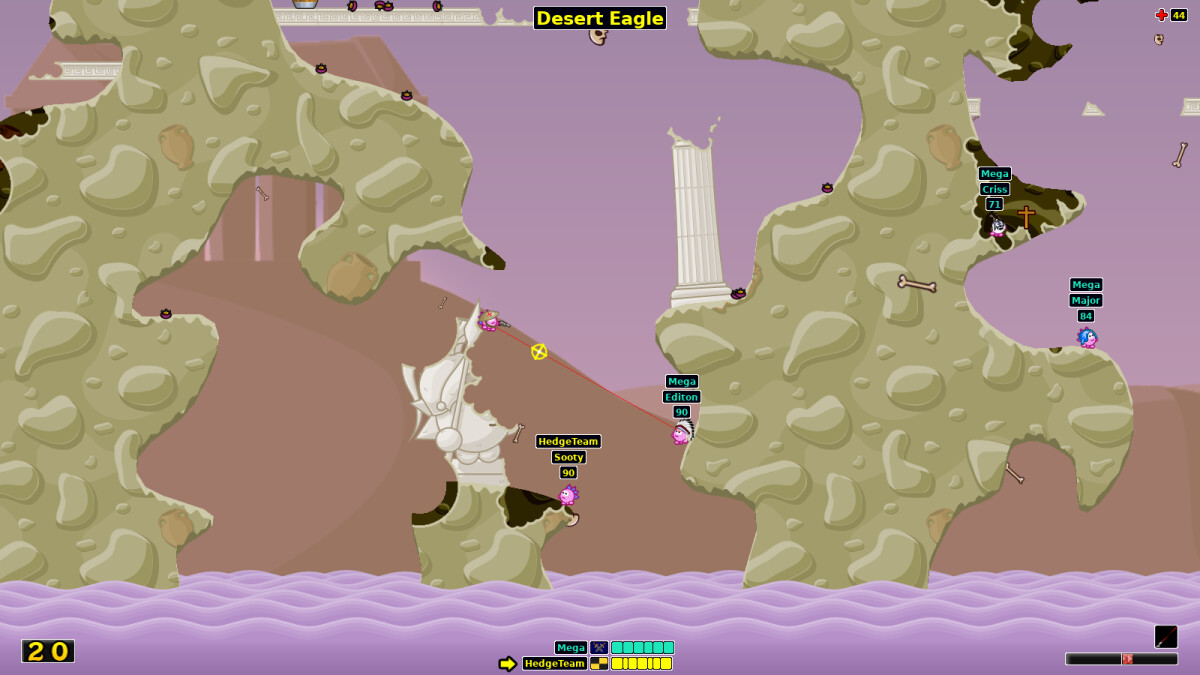
Task: Click the HedgeTeam team name label
Action: pyautogui.click(x=555, y=663)
